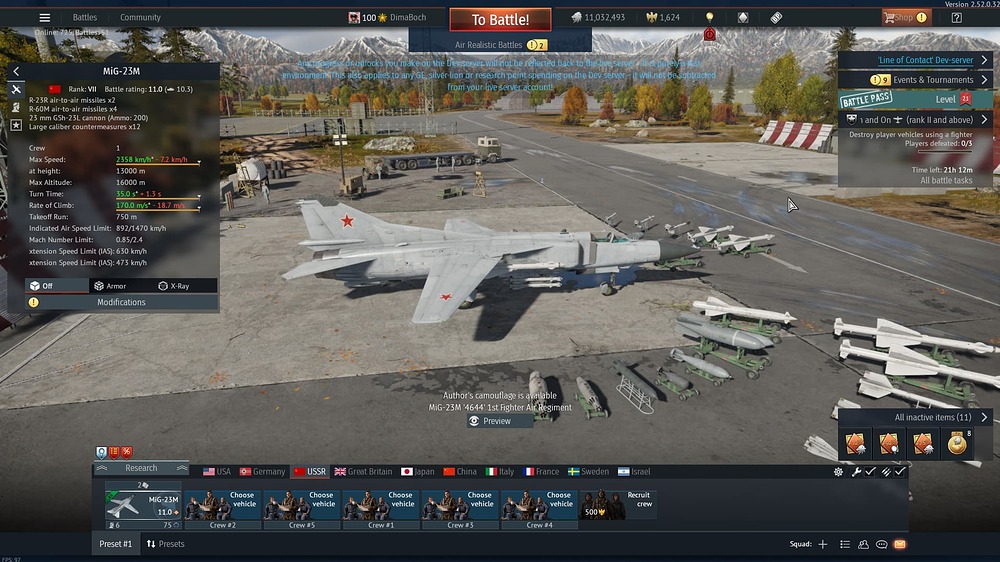Start a match with To Battle!
Viewport: 1000px width, 562px height.
[x=500, y=20]
